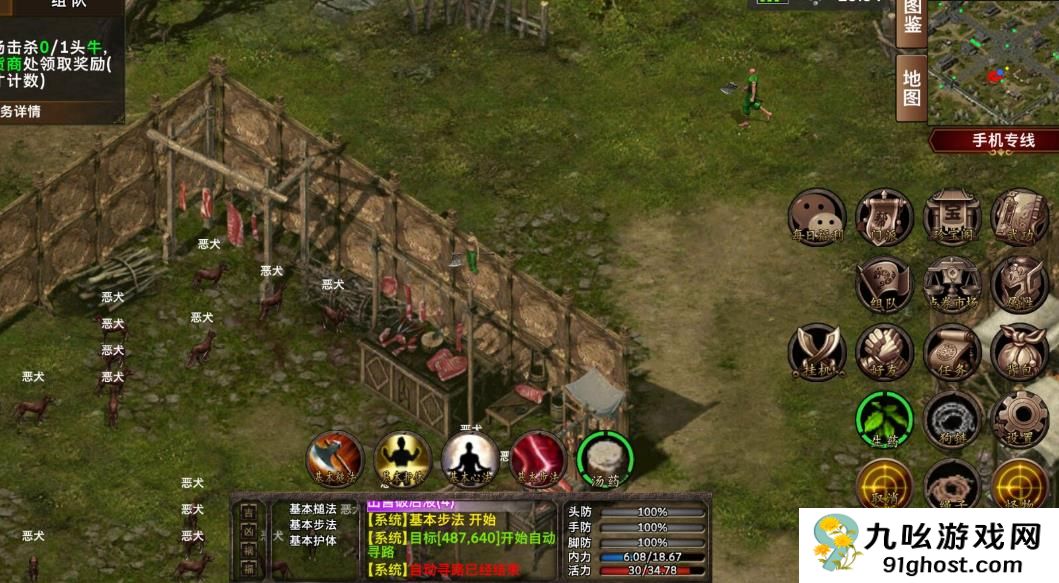Image resolution: width=1059 pixels, height=583 pixels.
Task: Open the 任务 quest scroll icon
Action: pos(951,351)
